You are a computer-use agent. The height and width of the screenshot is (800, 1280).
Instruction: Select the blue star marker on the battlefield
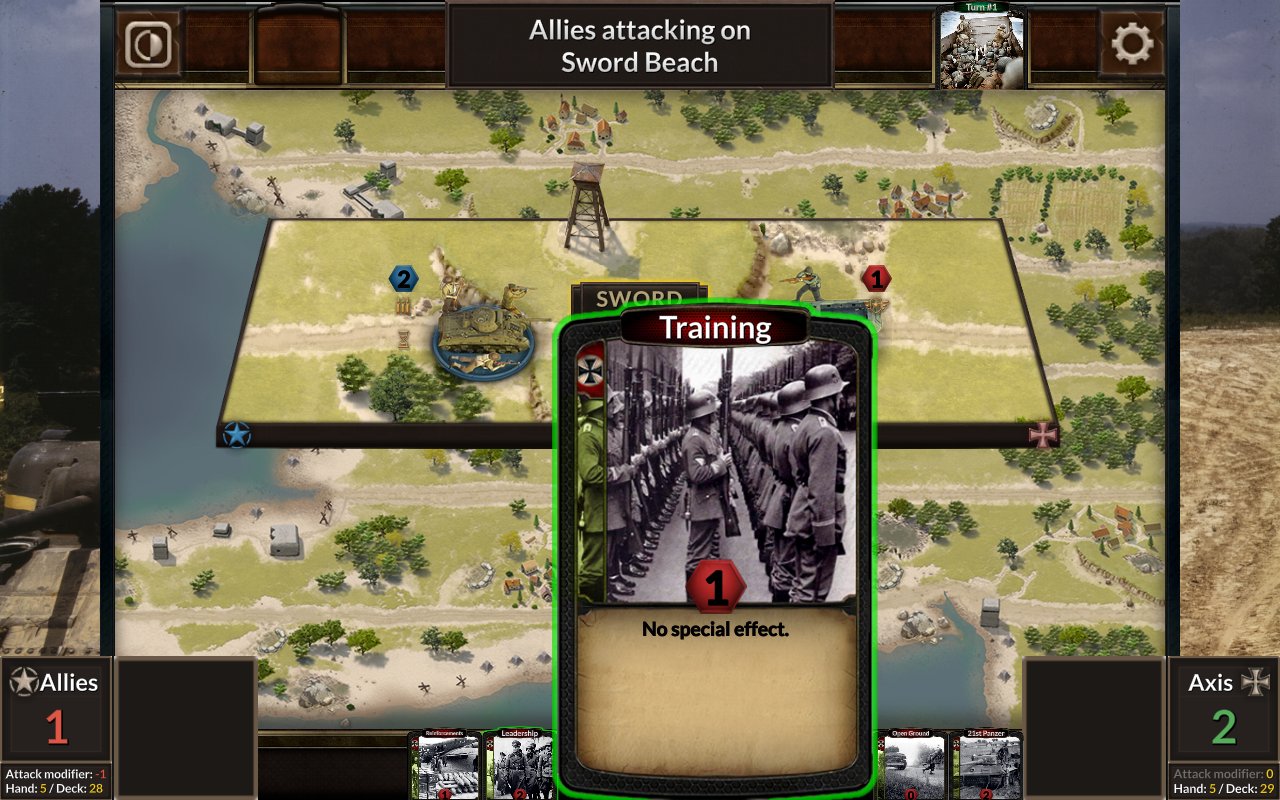click(x=236, y=435)
